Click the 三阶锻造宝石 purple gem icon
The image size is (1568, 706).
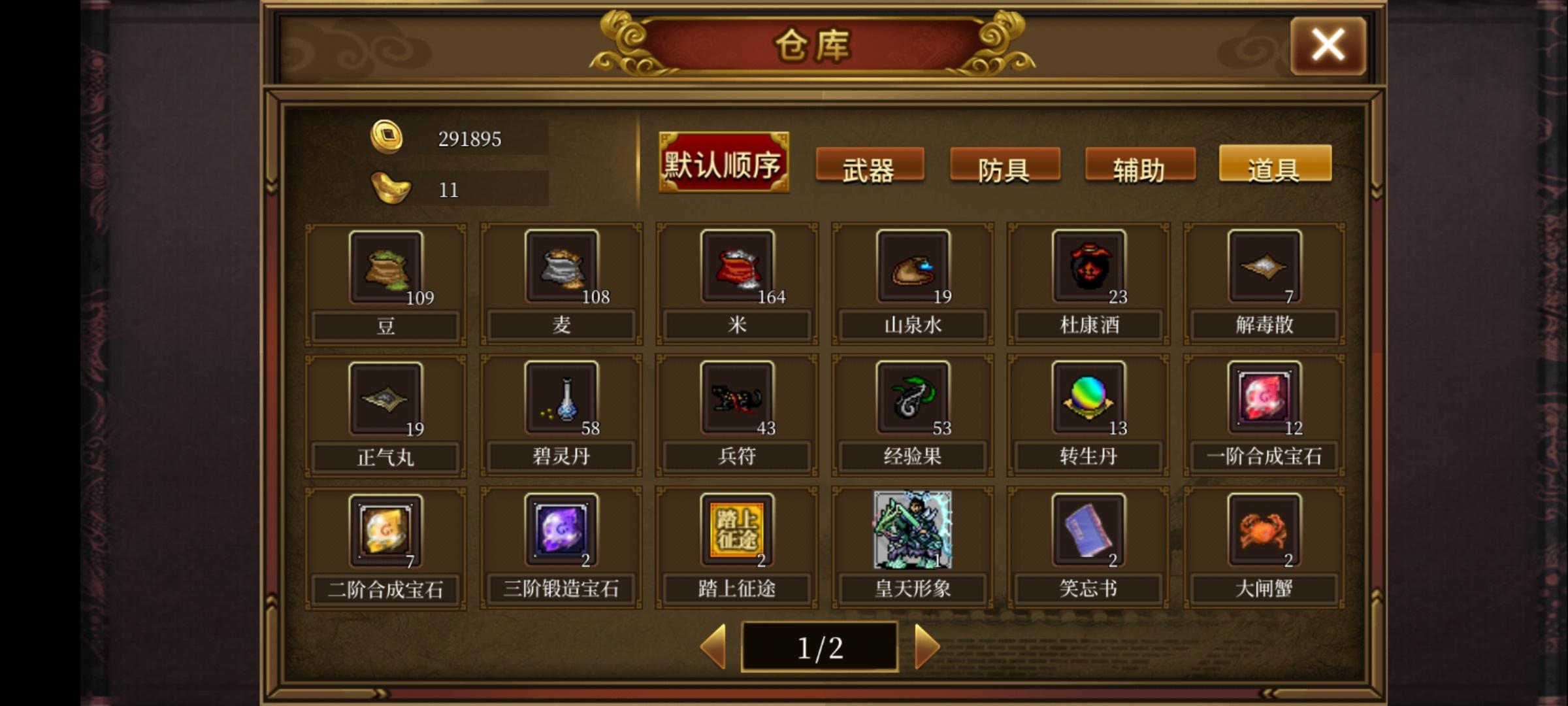coord(561,531)
